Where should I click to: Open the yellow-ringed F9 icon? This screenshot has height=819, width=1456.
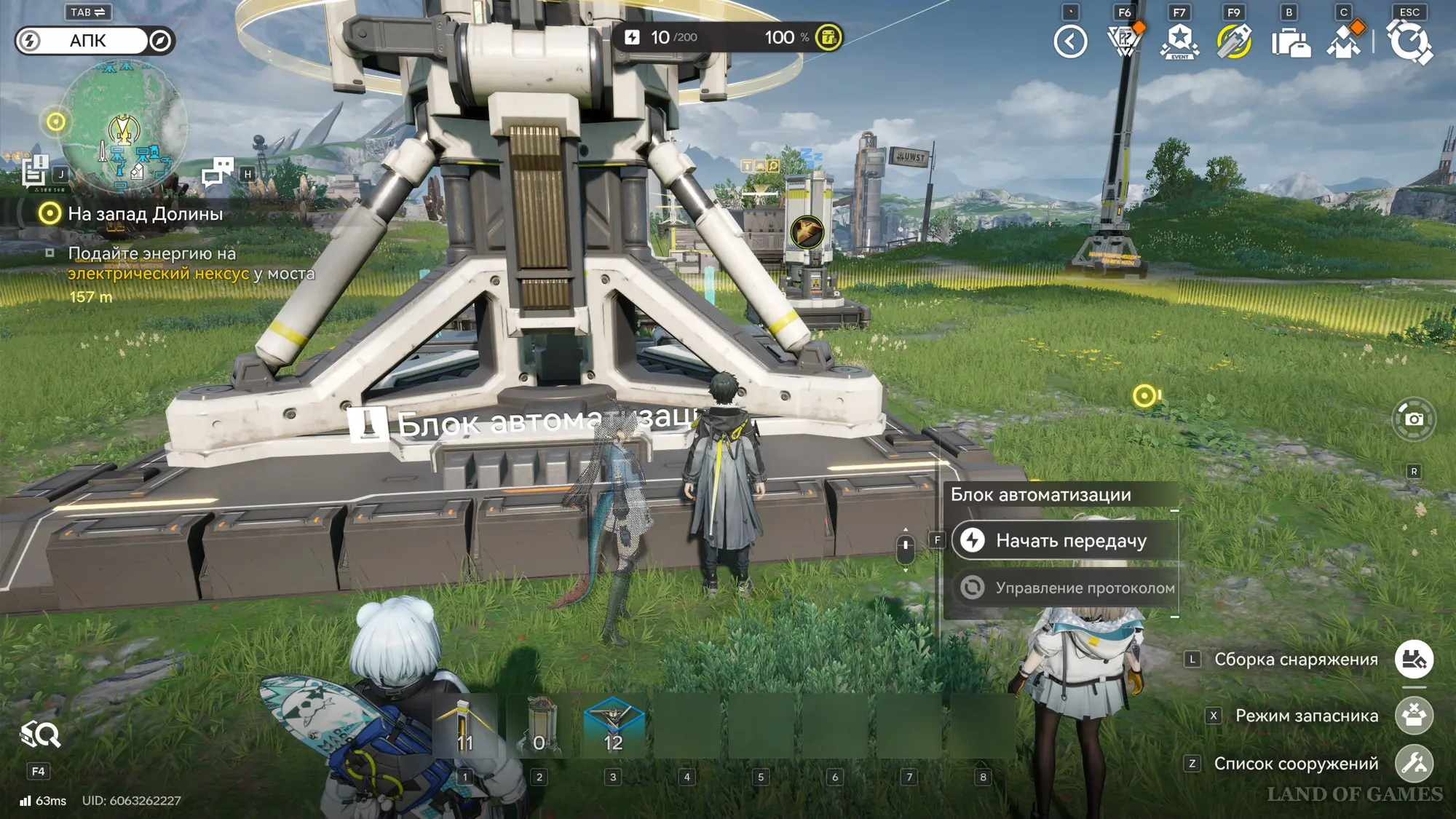pyautogui.click(x=1234, y=41)
